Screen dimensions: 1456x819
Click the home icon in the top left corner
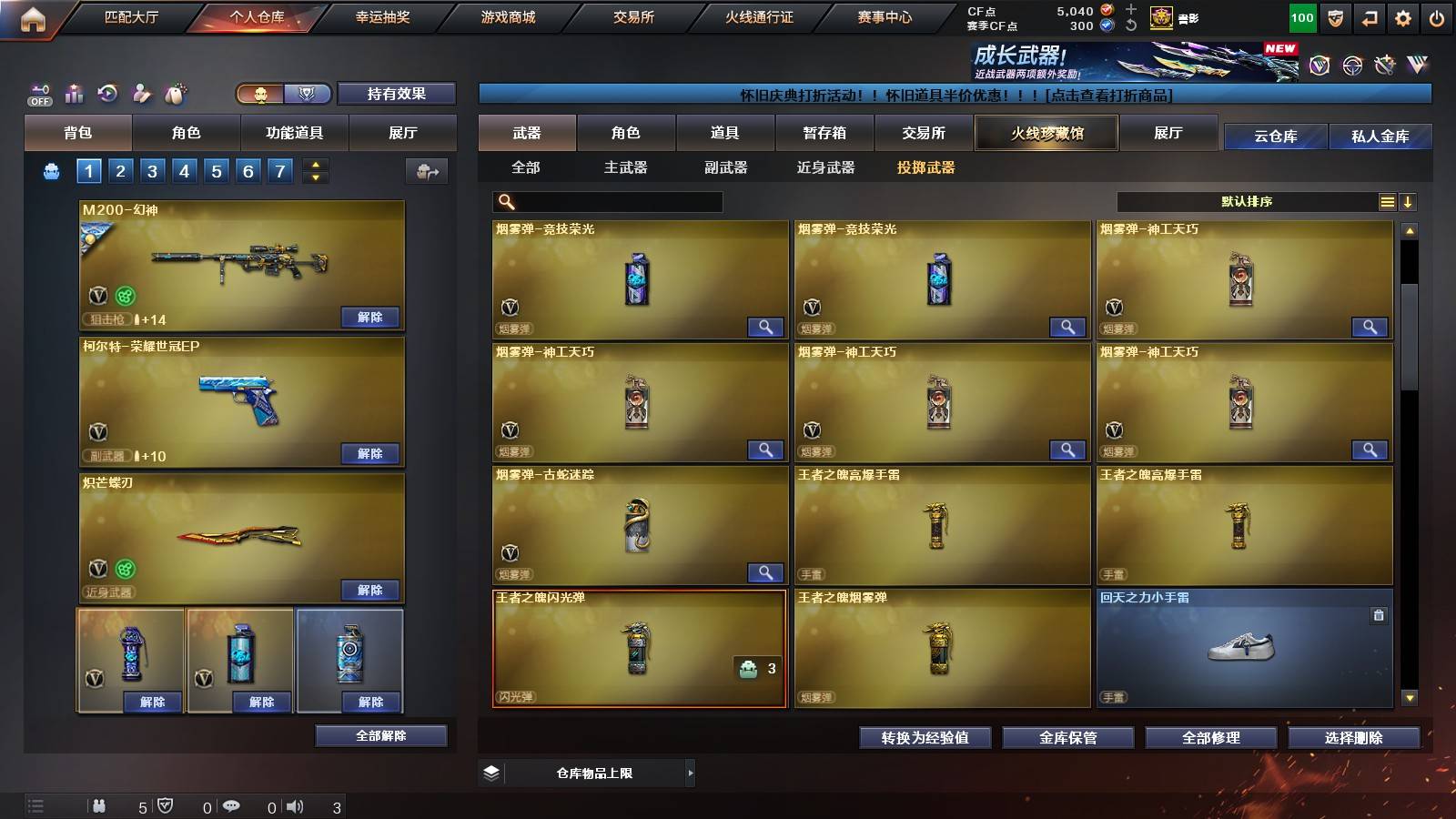35,16
